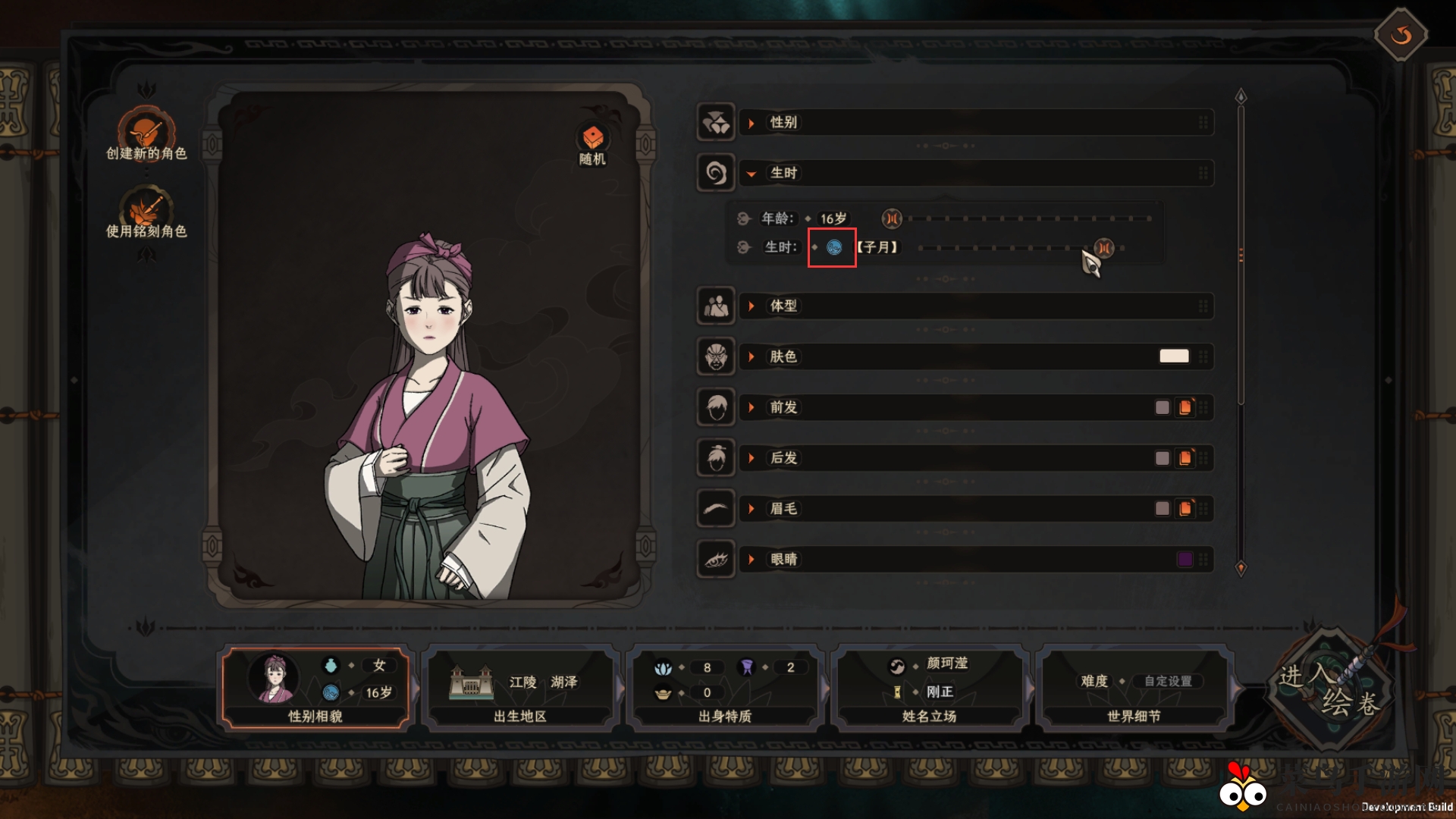Expand the 性别 section
The height and width of the screenshot is (819, 1456).
pyautogui.click(x=783, y=123)
